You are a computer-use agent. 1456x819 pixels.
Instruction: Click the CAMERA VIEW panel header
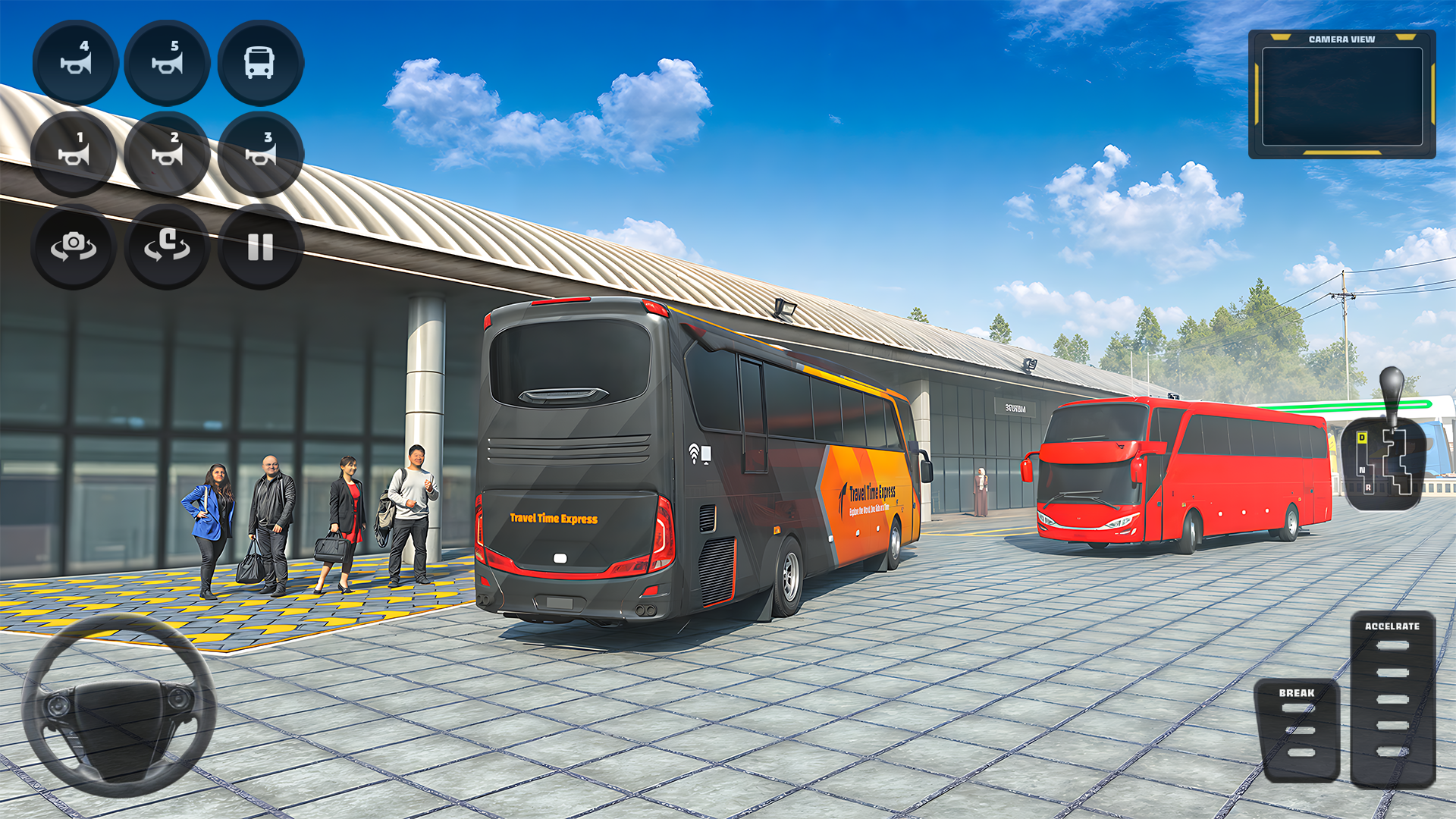point(1343,39)
